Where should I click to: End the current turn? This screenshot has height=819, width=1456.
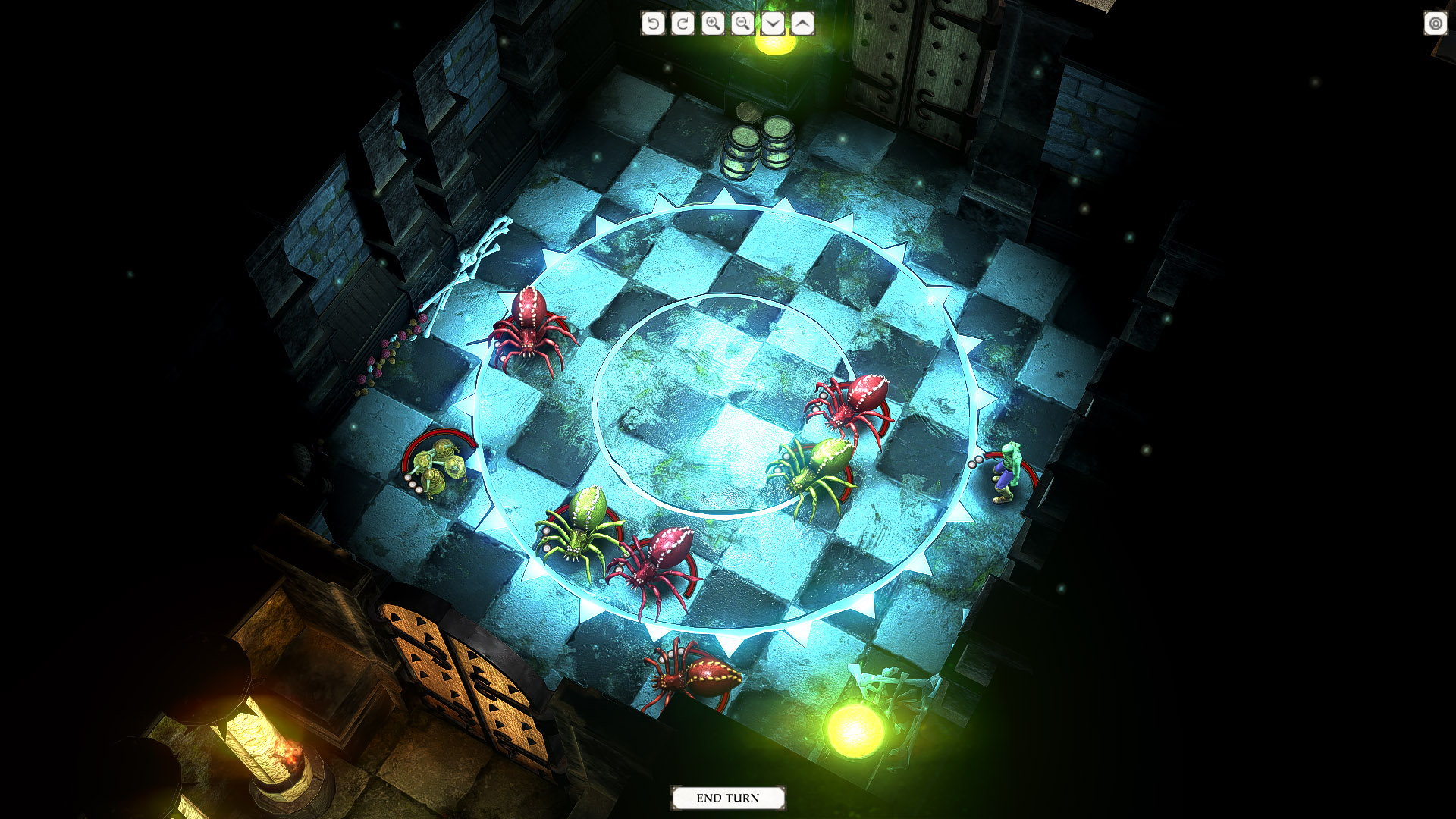[x=727, y=798]
